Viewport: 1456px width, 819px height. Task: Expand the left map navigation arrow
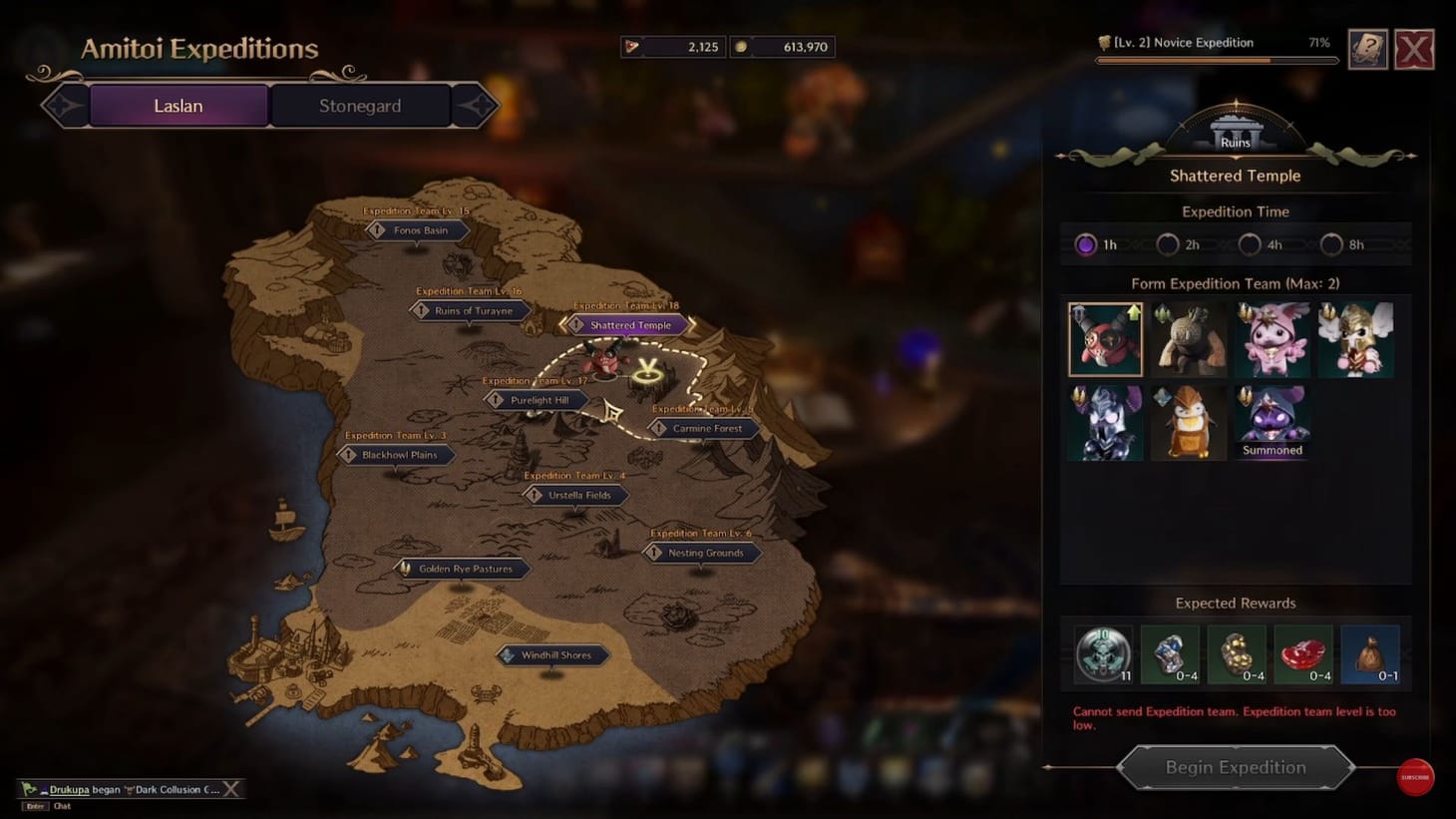pyautogui.click(x=64, y=105)
